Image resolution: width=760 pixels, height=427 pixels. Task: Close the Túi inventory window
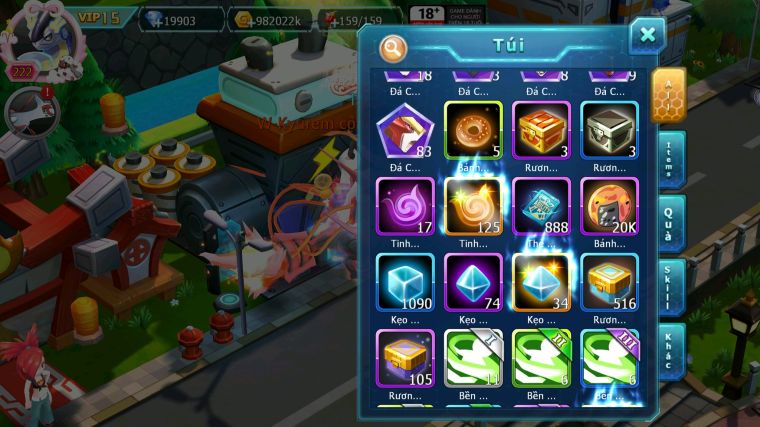(647, 36)
